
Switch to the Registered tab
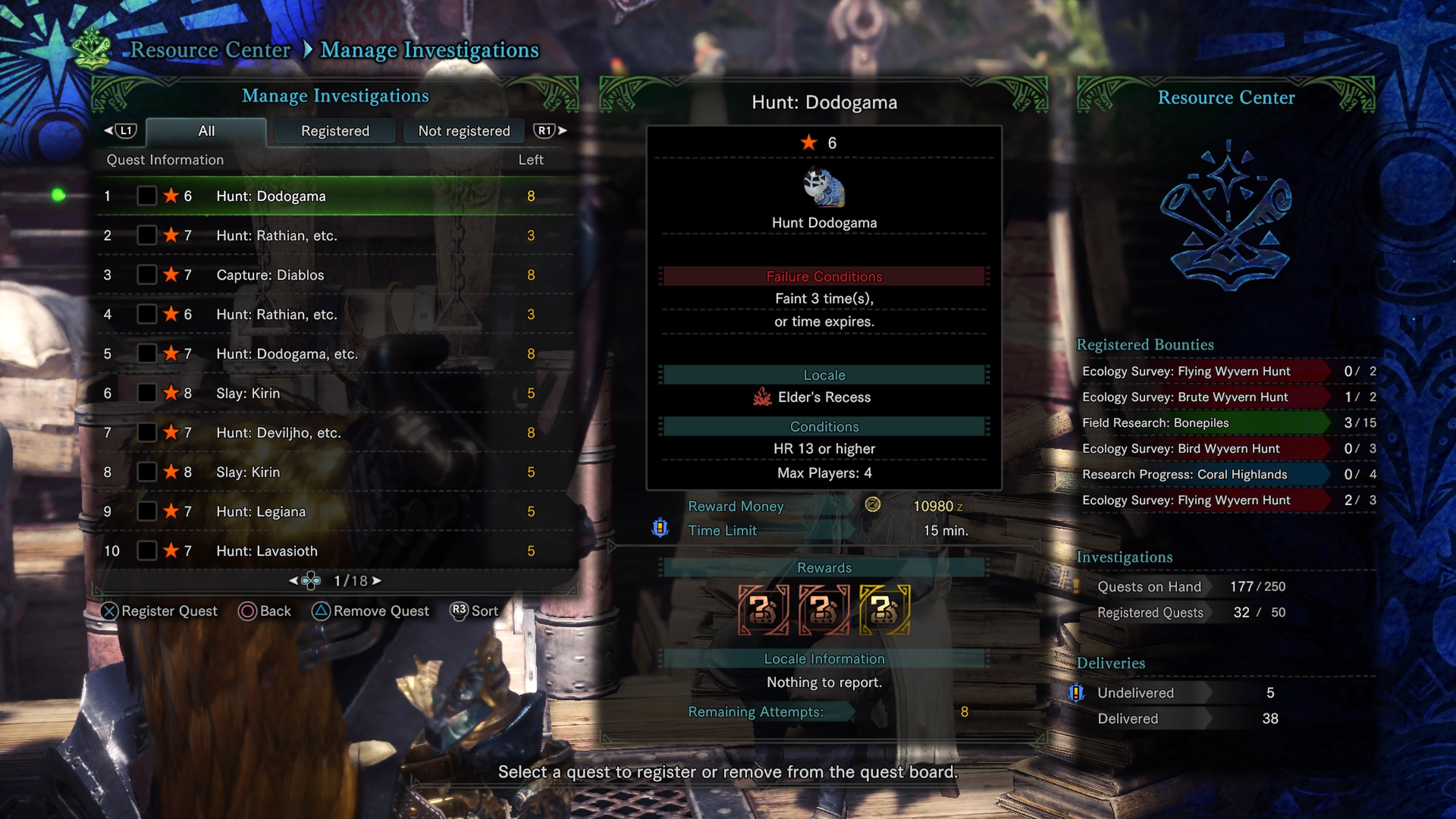point(334,130)
